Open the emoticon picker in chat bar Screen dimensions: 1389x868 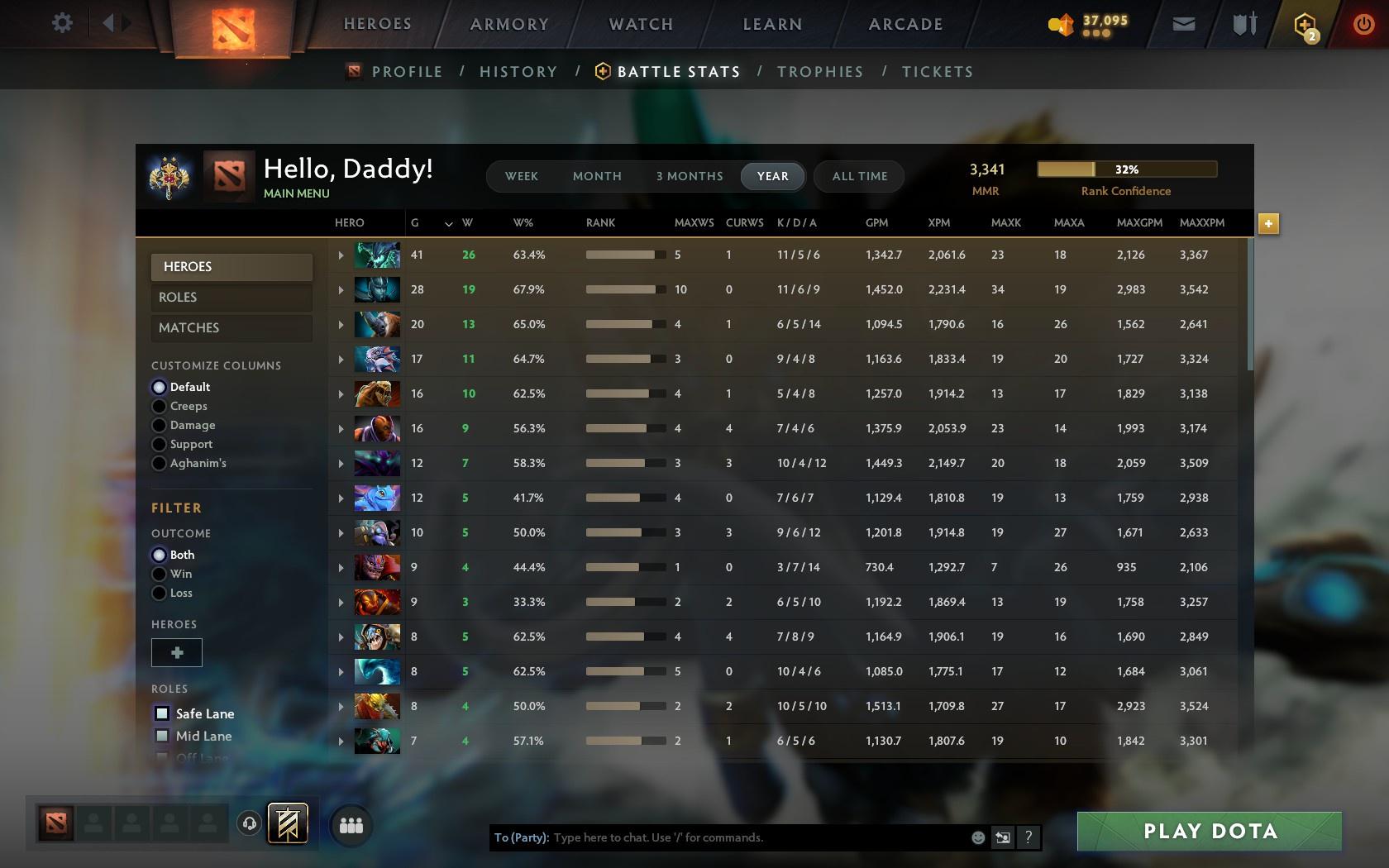(x=979, y=837)
